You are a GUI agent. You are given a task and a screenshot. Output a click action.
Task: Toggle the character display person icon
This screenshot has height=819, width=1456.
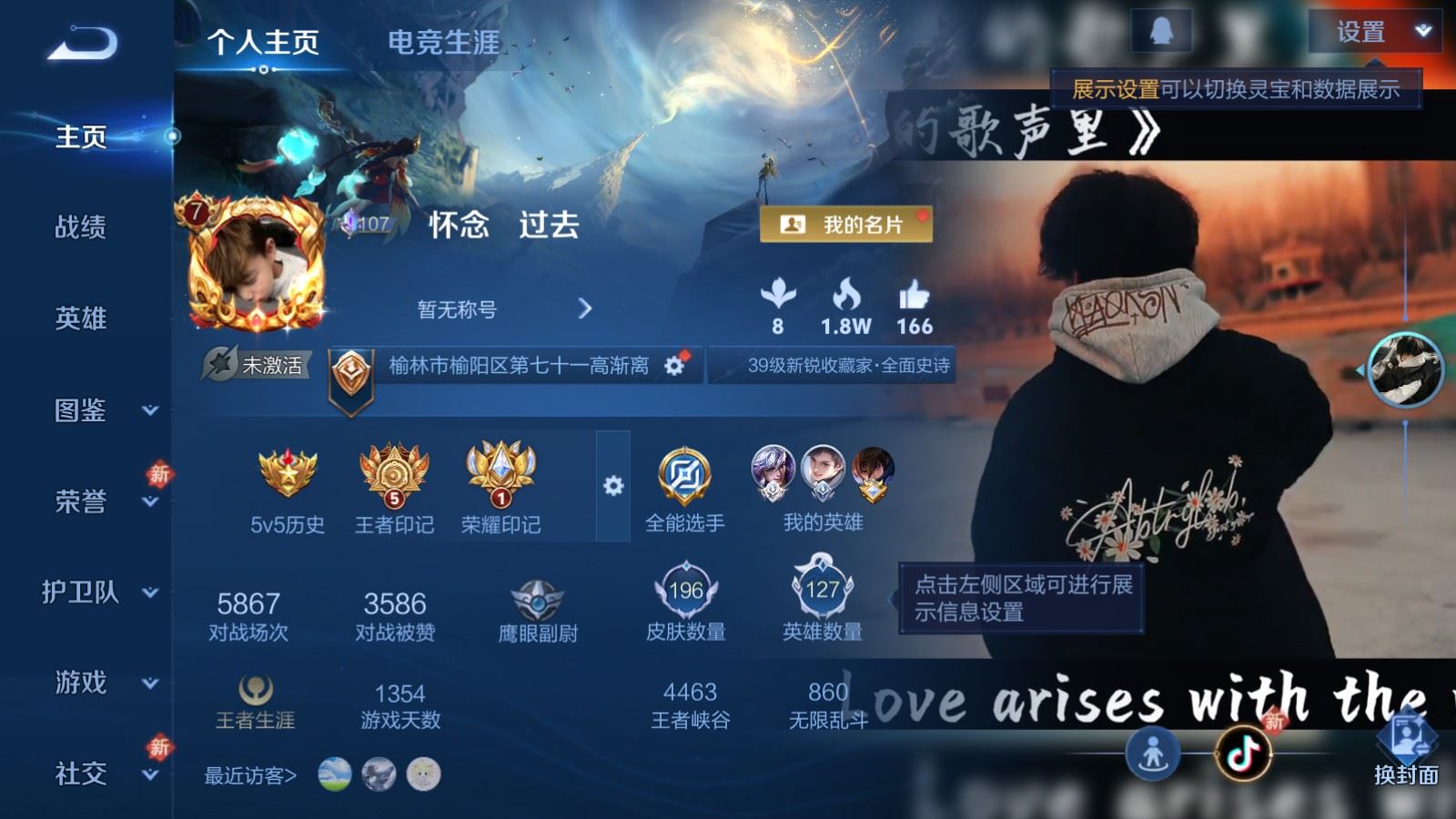[1153, 753]
